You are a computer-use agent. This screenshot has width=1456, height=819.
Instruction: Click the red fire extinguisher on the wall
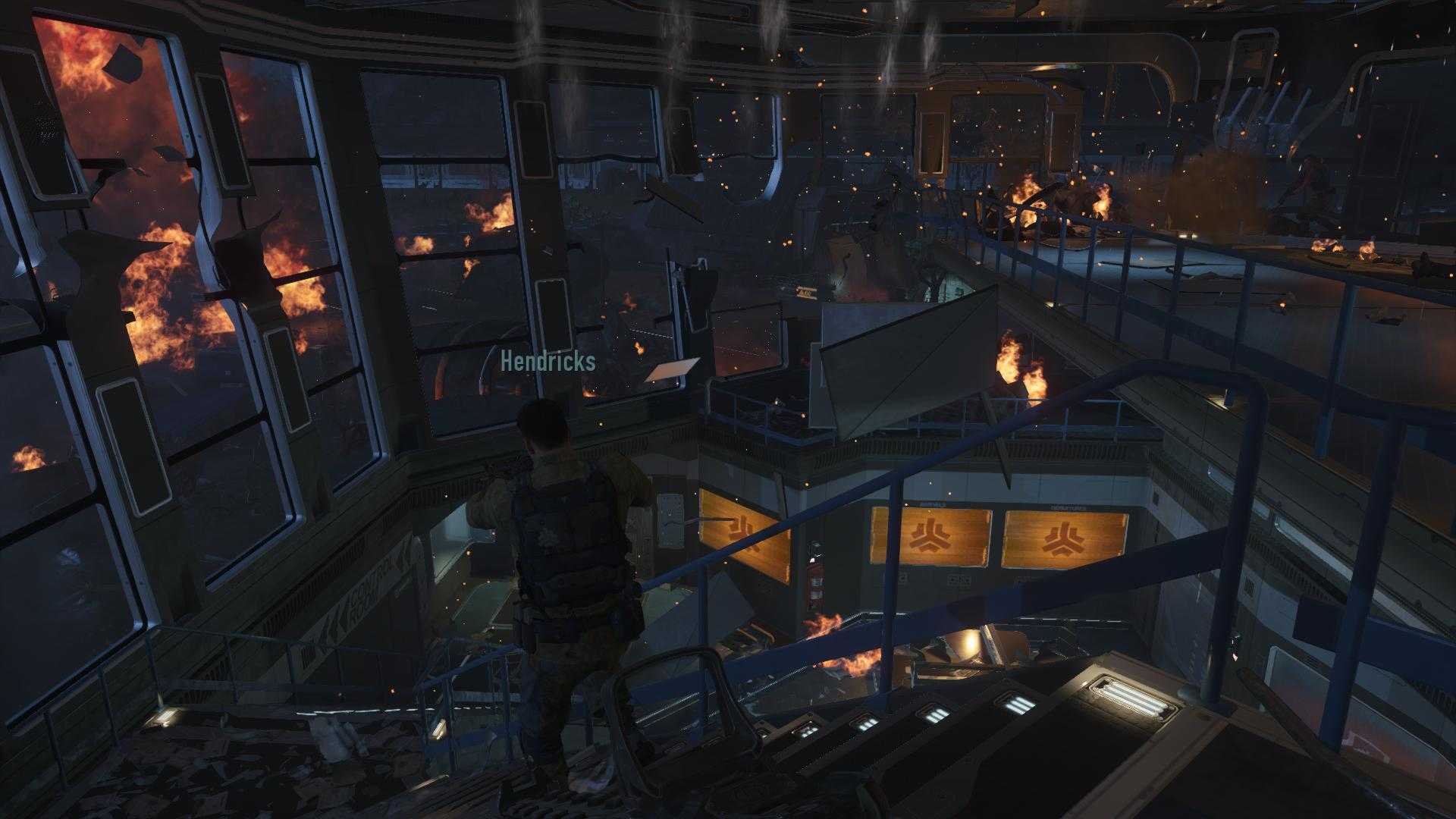pos(814,574)
